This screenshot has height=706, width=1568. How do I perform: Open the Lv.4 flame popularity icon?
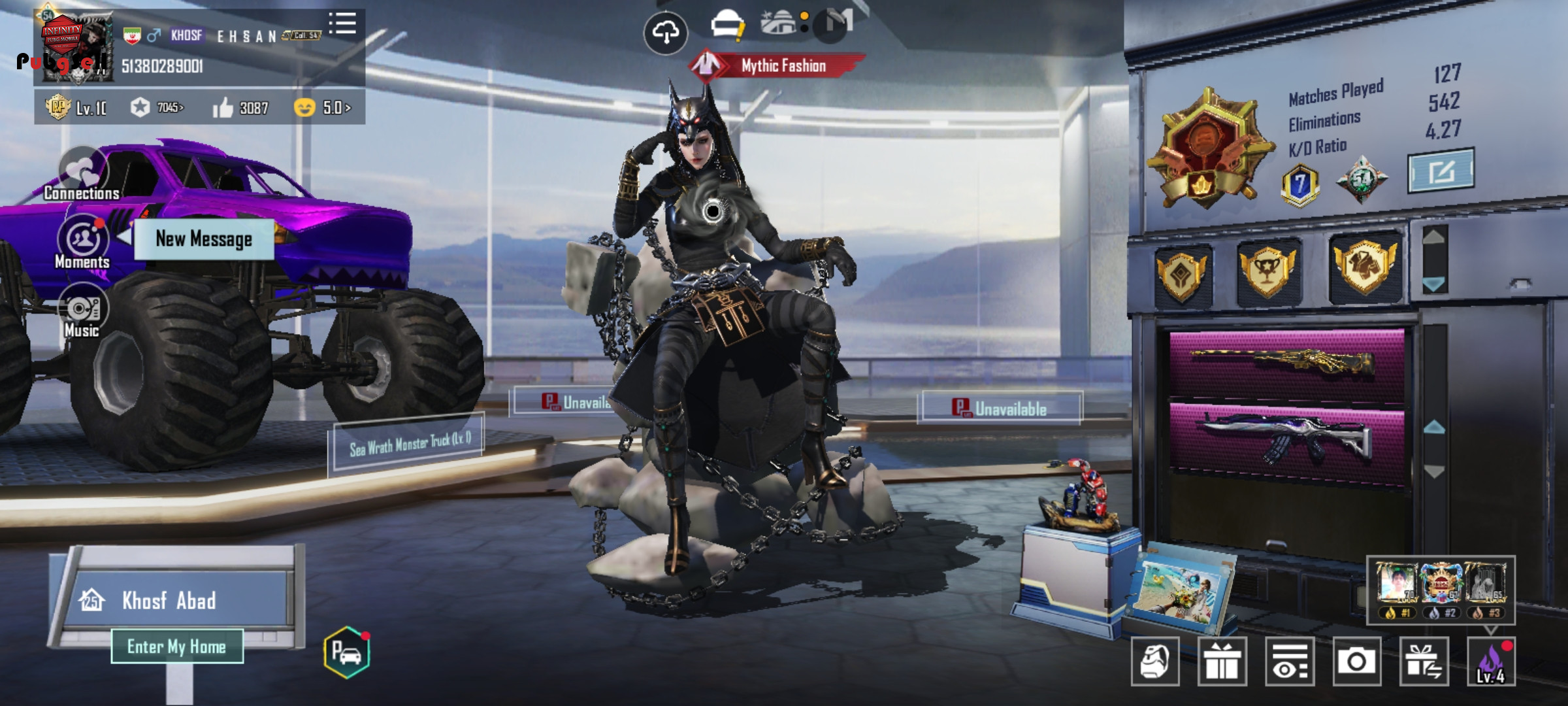point(1491,662)
